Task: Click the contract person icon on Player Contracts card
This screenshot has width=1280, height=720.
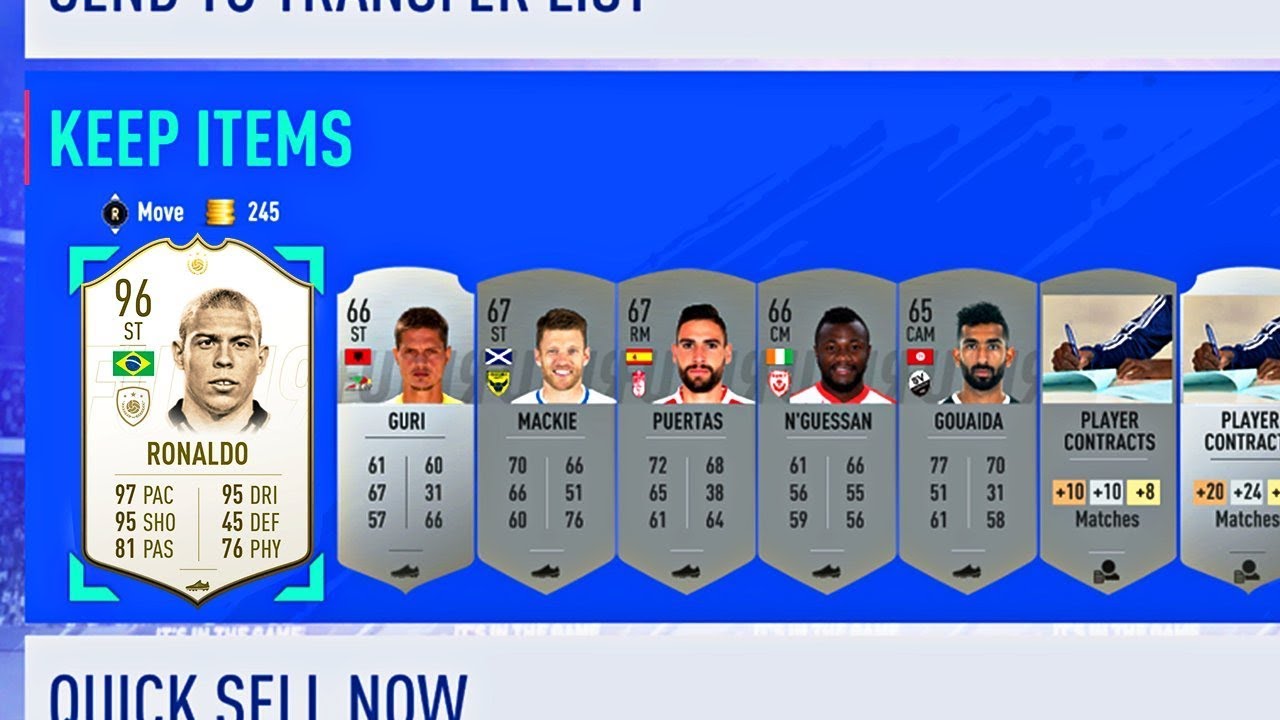Action: [1109, 572]
